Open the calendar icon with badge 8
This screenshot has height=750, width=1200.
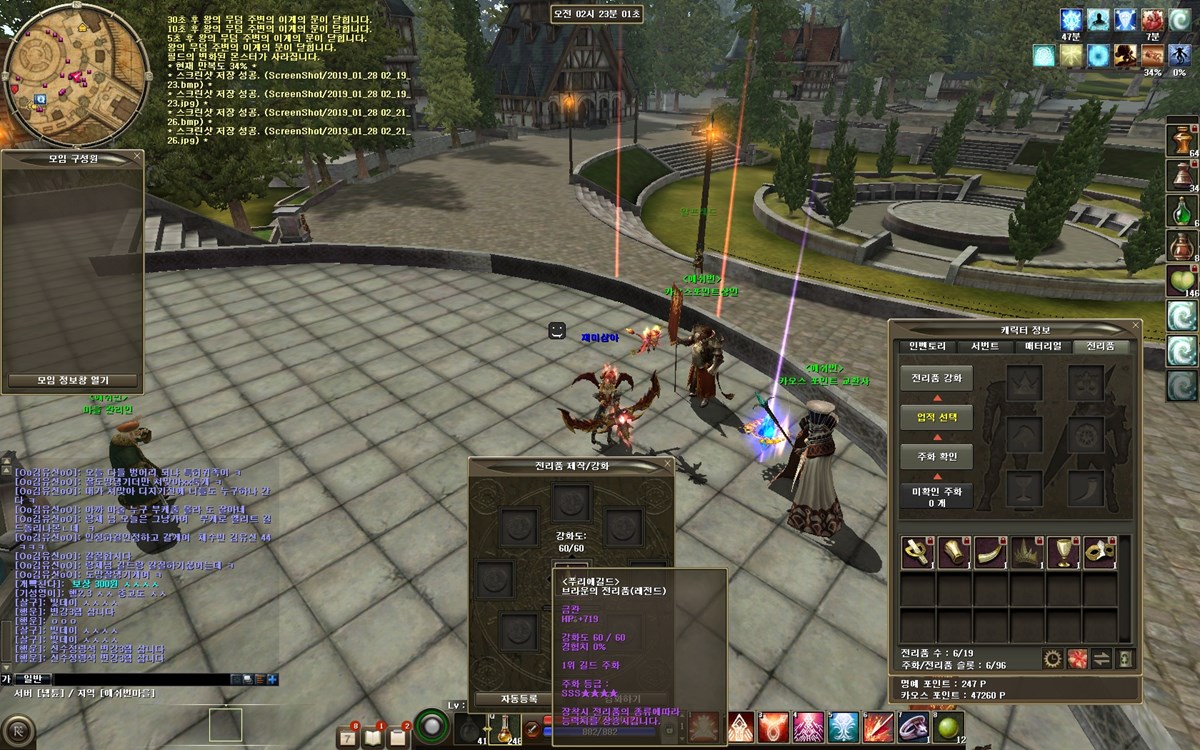(x=349, y=737)
